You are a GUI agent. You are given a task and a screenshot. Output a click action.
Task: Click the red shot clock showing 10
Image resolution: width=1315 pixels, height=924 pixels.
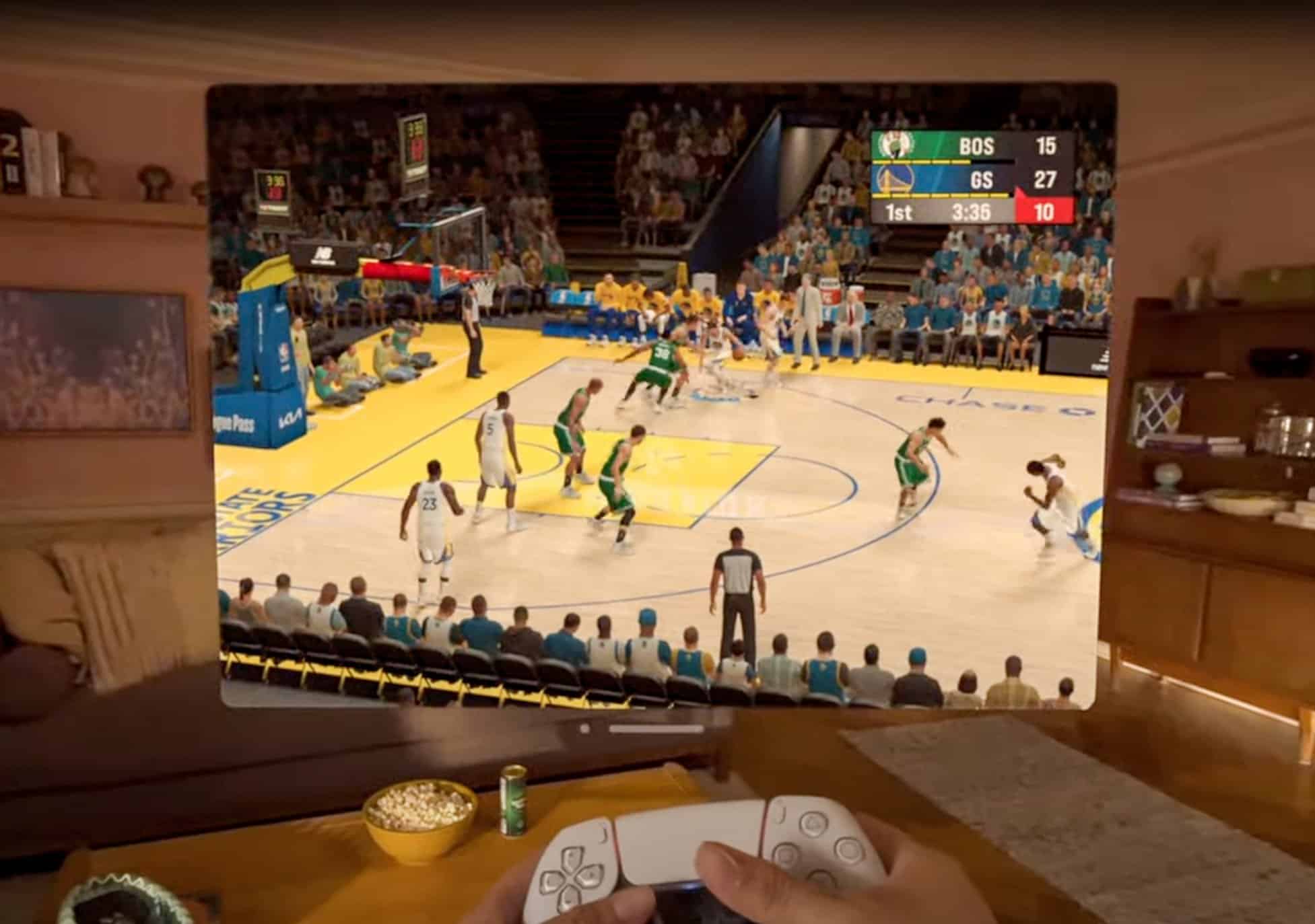point(1048,213)
